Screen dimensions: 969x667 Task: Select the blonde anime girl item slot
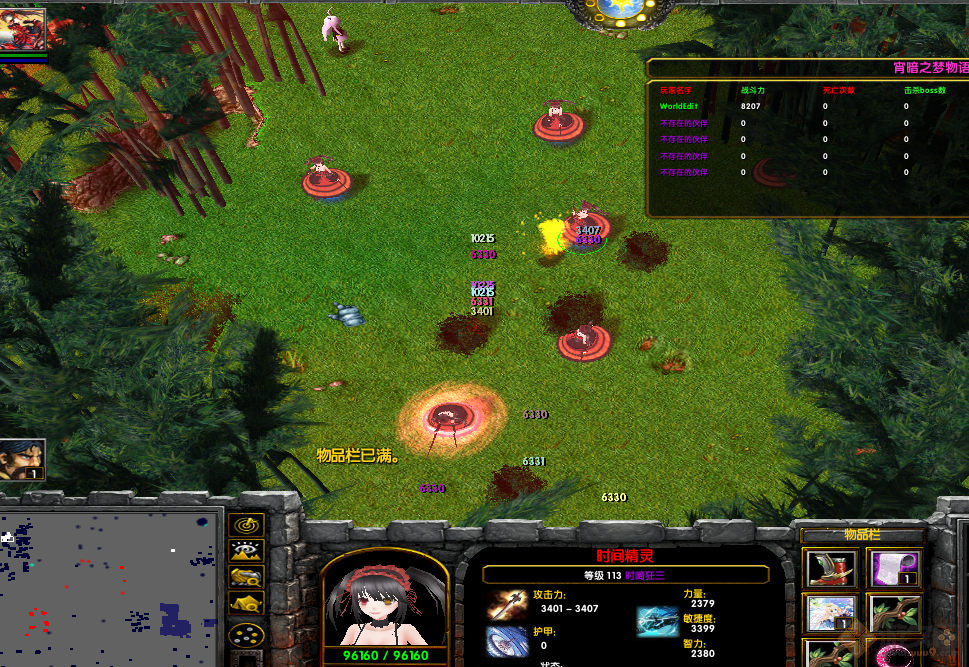(x=831, y=613)
